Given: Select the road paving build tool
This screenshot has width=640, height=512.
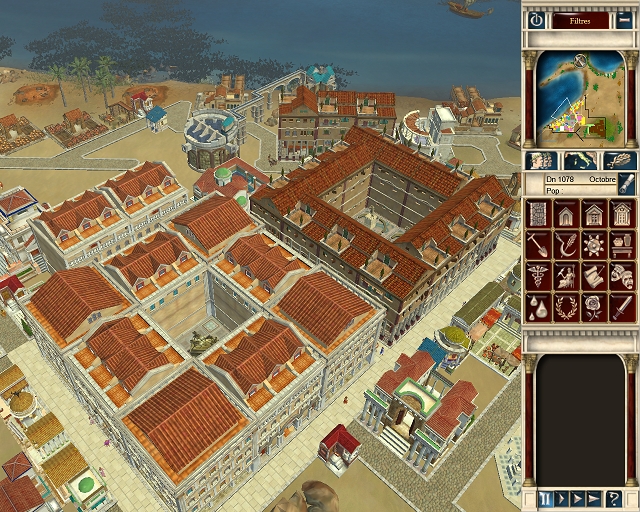Looking at the screenshot, I should pyautogui.click(x=538, y=214).
